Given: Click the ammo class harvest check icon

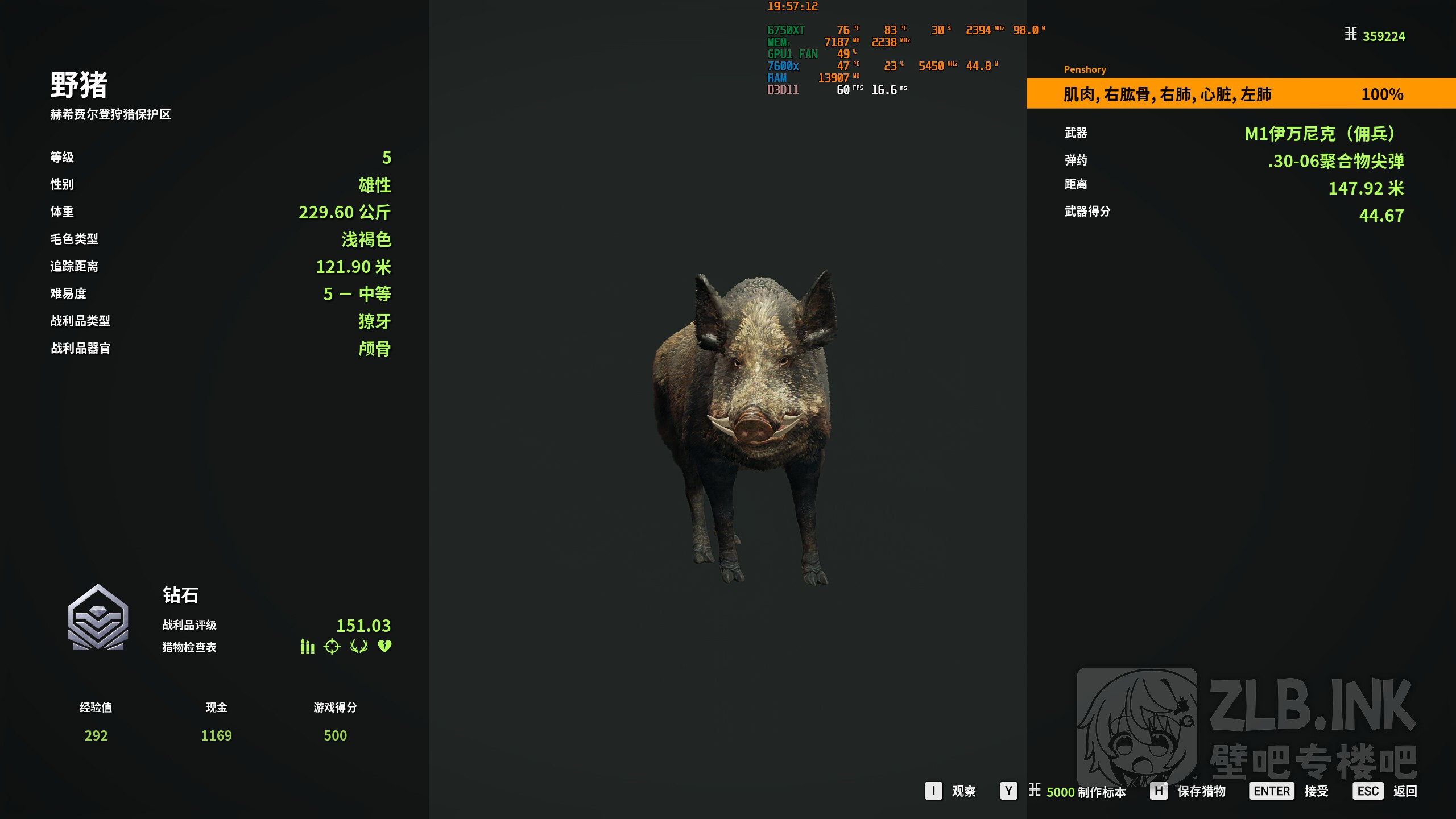Looking at the screenshot, I should [x=307, y=647].
